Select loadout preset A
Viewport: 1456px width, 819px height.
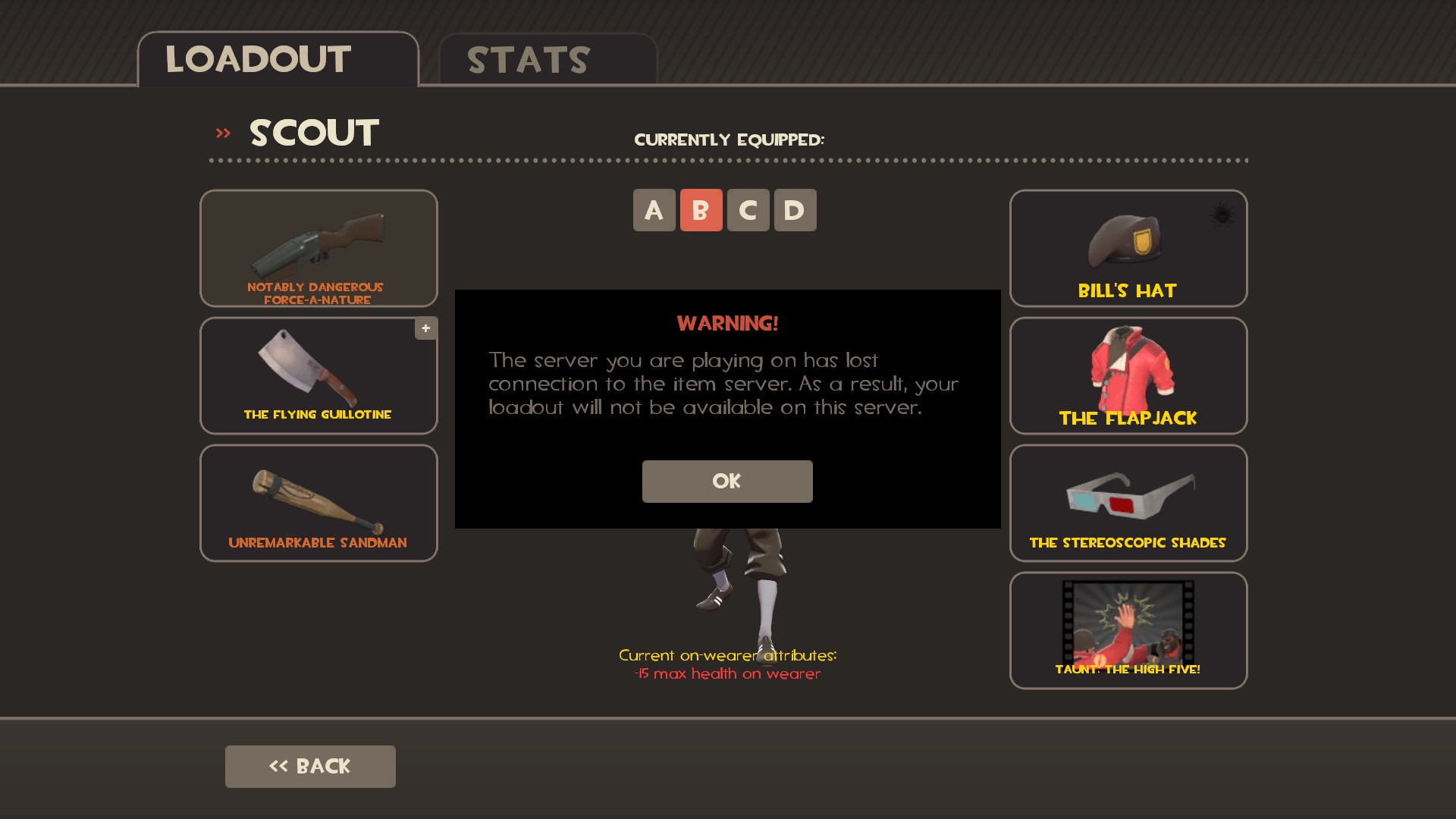(x=654, y=210)
